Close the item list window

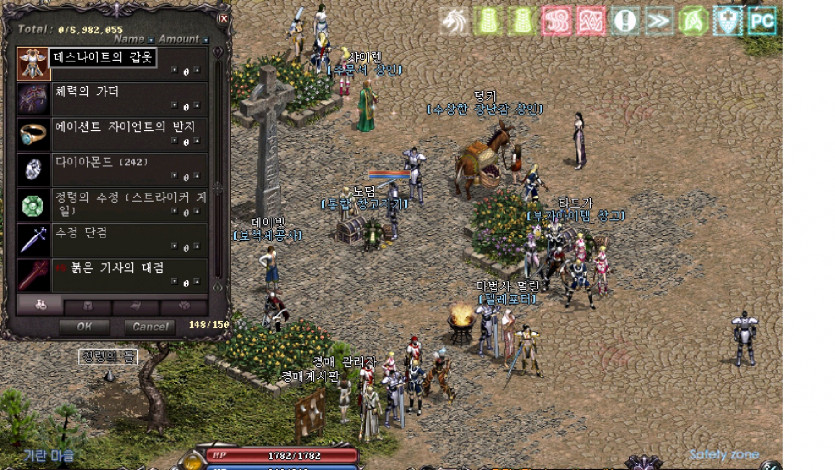click(x=223, y=18)
